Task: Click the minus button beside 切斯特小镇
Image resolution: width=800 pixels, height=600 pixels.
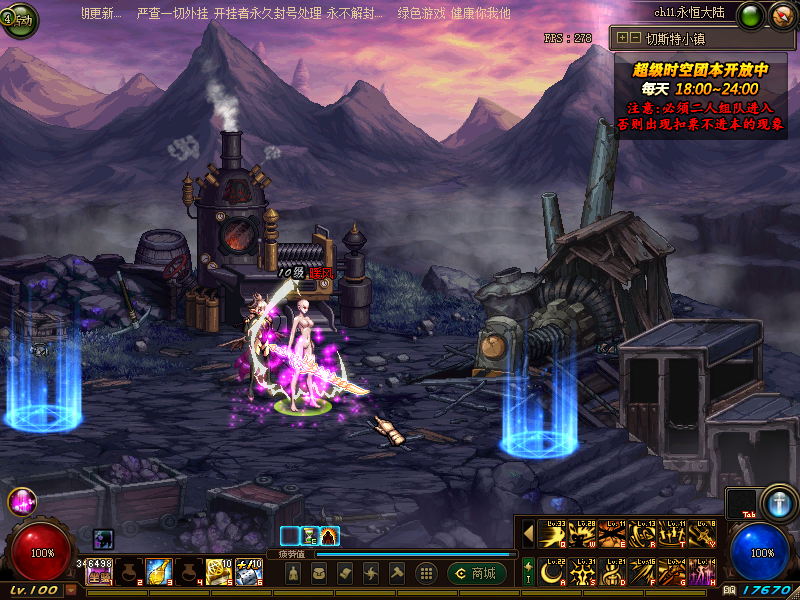Action: click(x=635, y=38)
